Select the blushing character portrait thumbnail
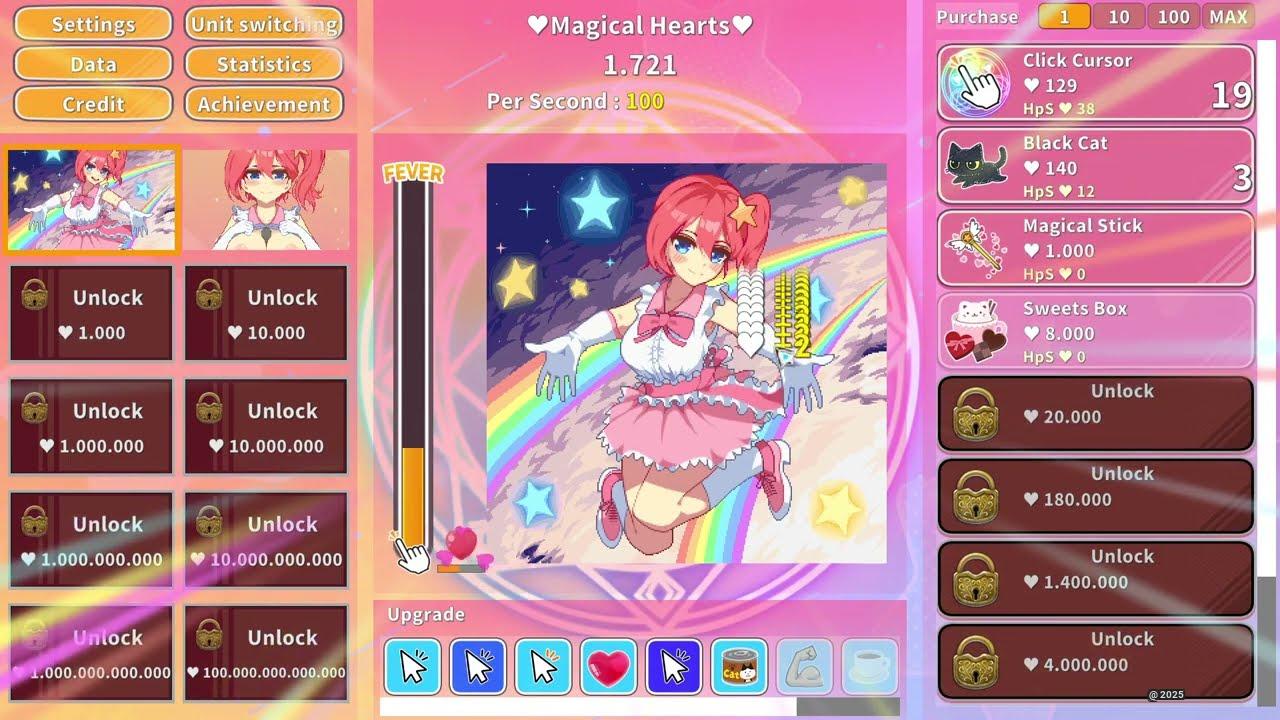The image size is (1280, 720). click(265, 199)
